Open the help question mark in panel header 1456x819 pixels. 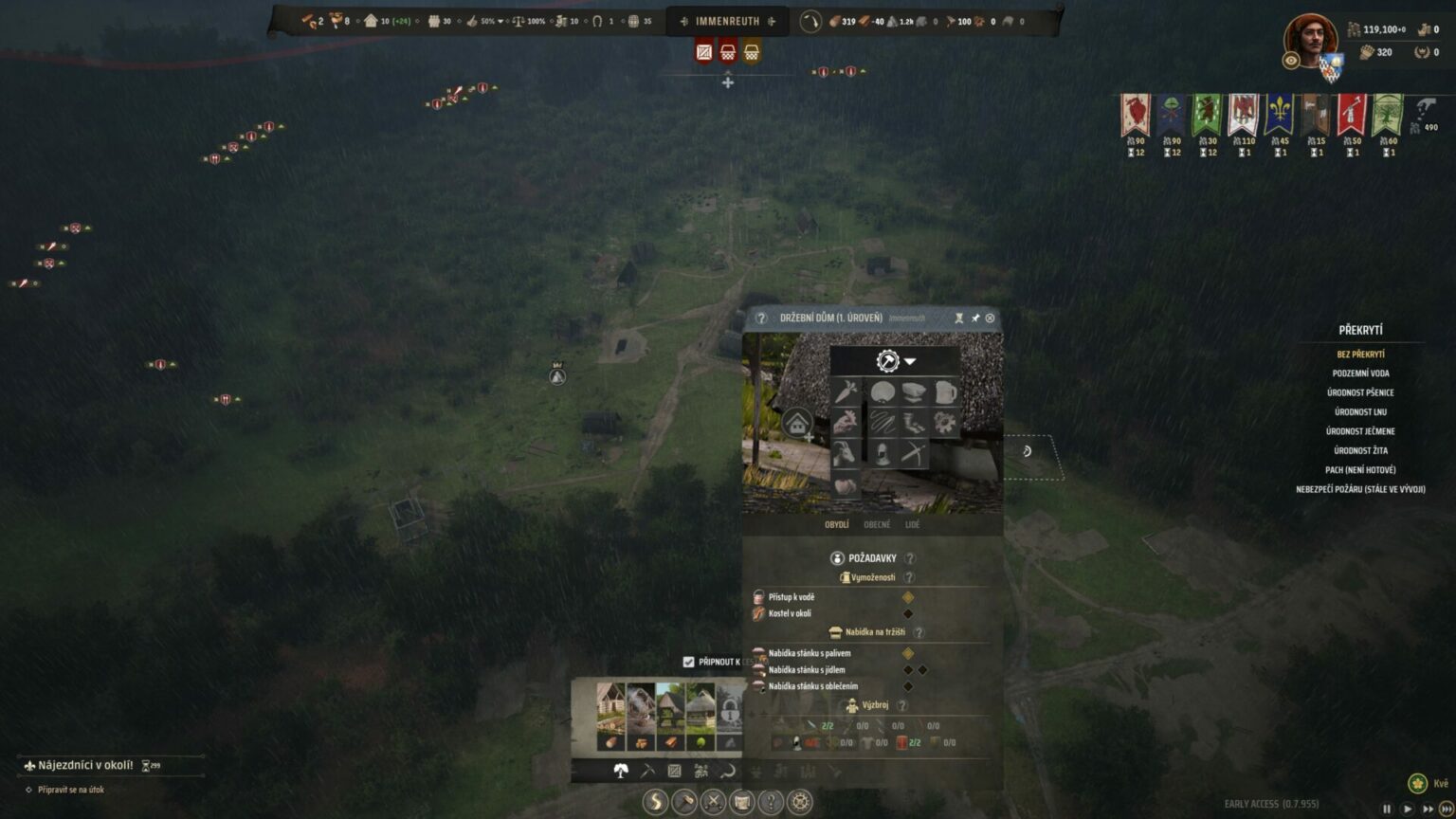click(760, 318)
